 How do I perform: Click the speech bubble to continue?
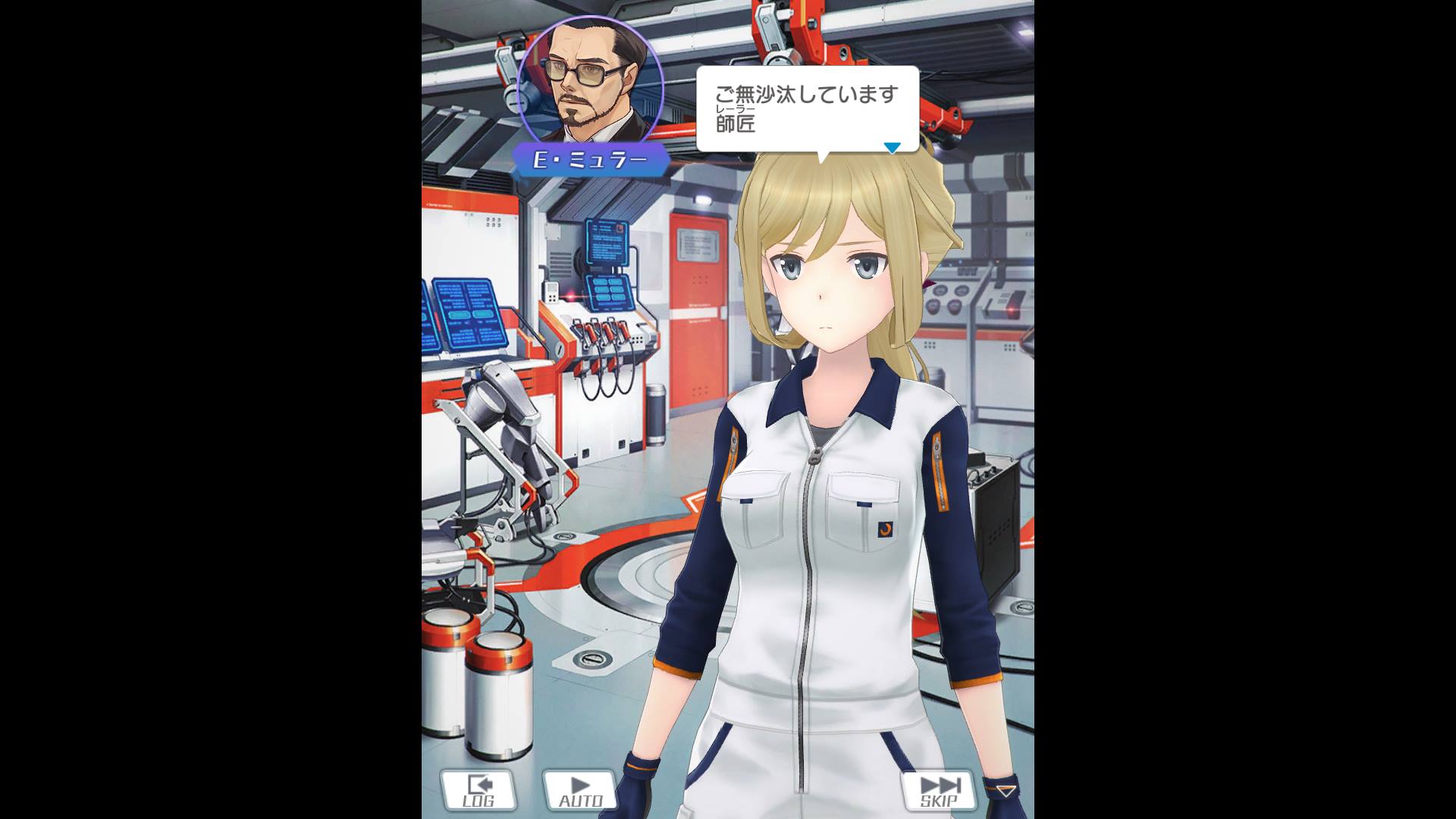tap(807, 109)
